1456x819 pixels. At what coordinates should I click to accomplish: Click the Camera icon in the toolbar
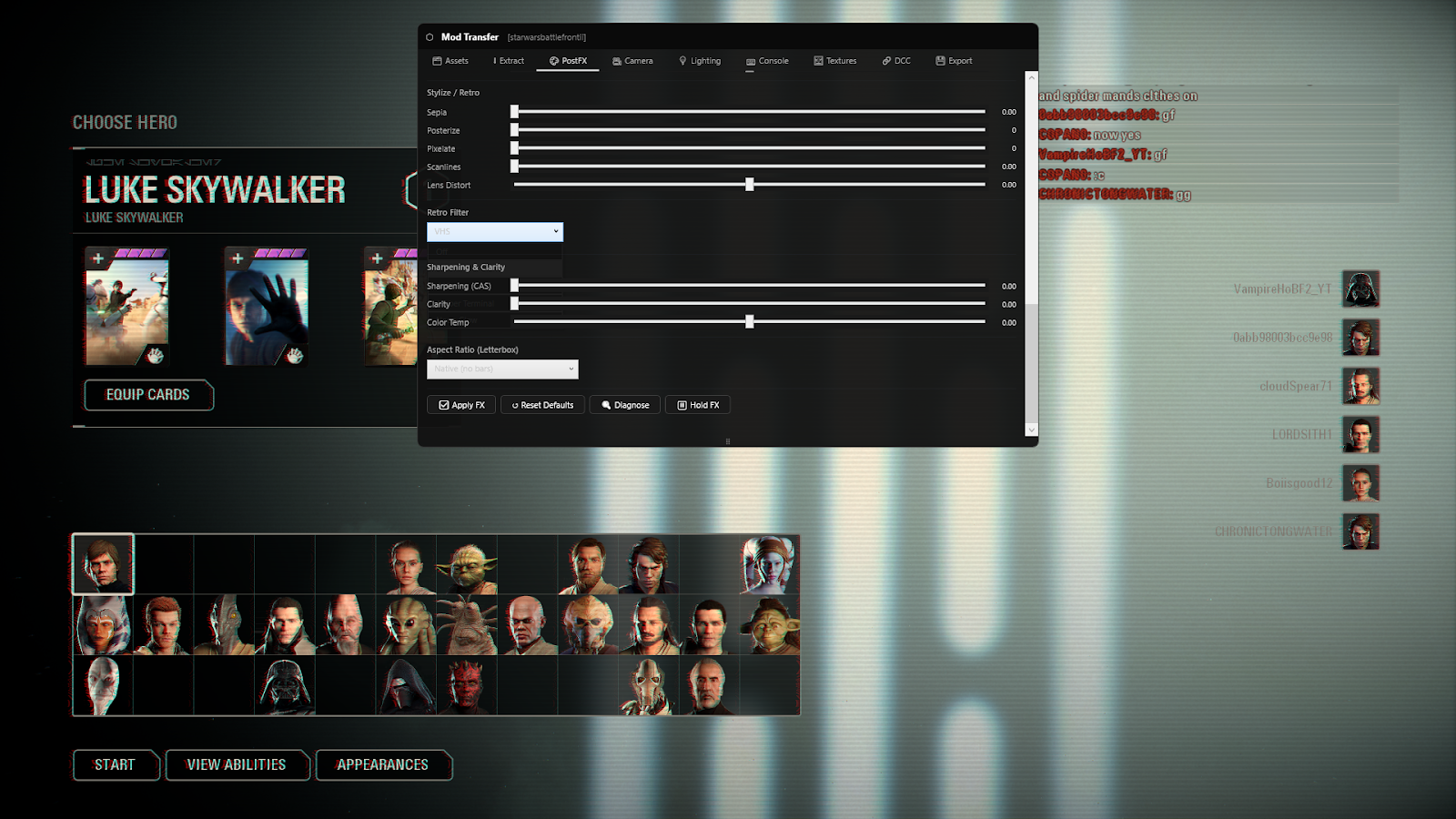(615, 61)
